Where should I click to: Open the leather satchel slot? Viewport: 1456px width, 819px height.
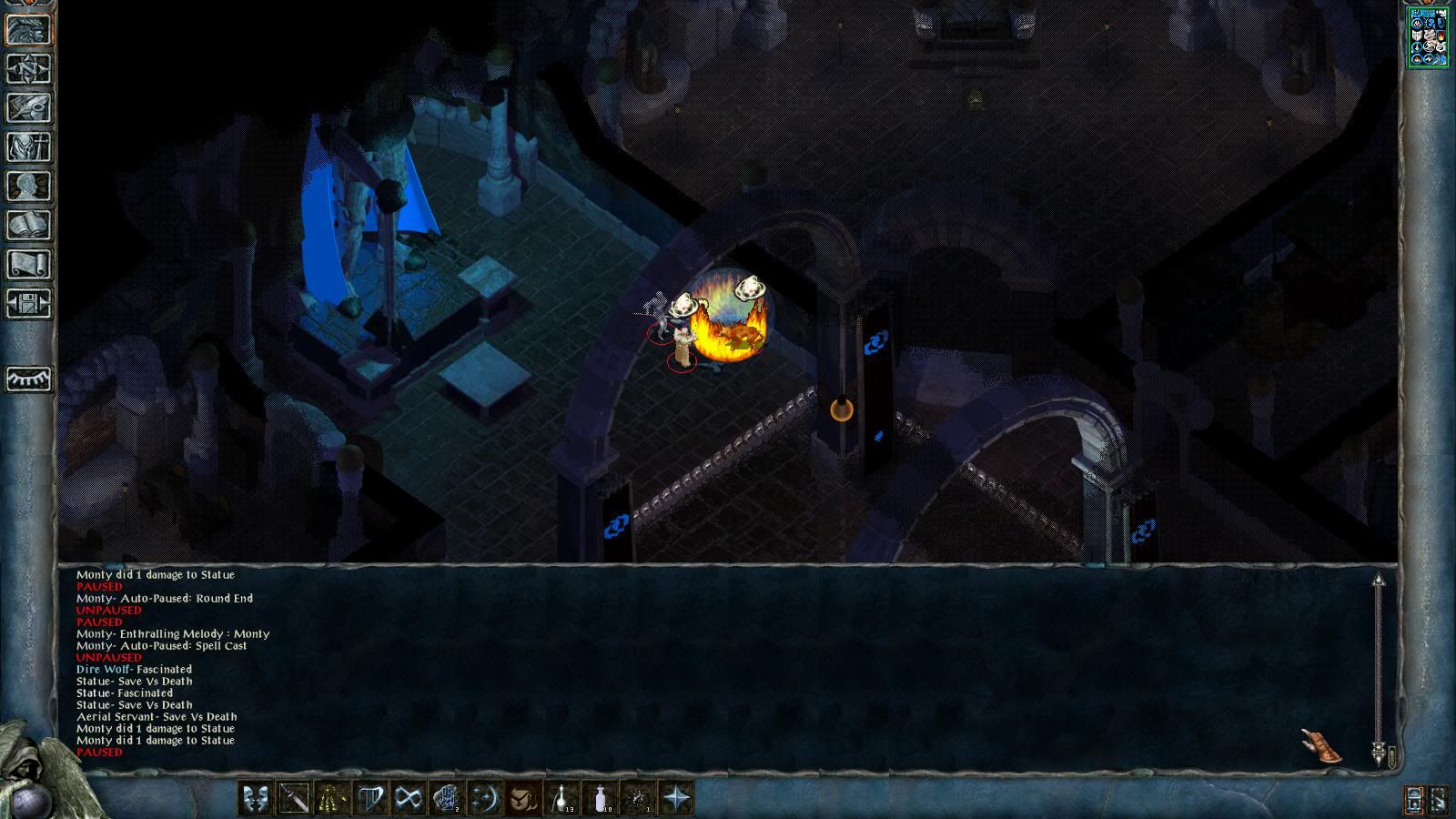523,799
